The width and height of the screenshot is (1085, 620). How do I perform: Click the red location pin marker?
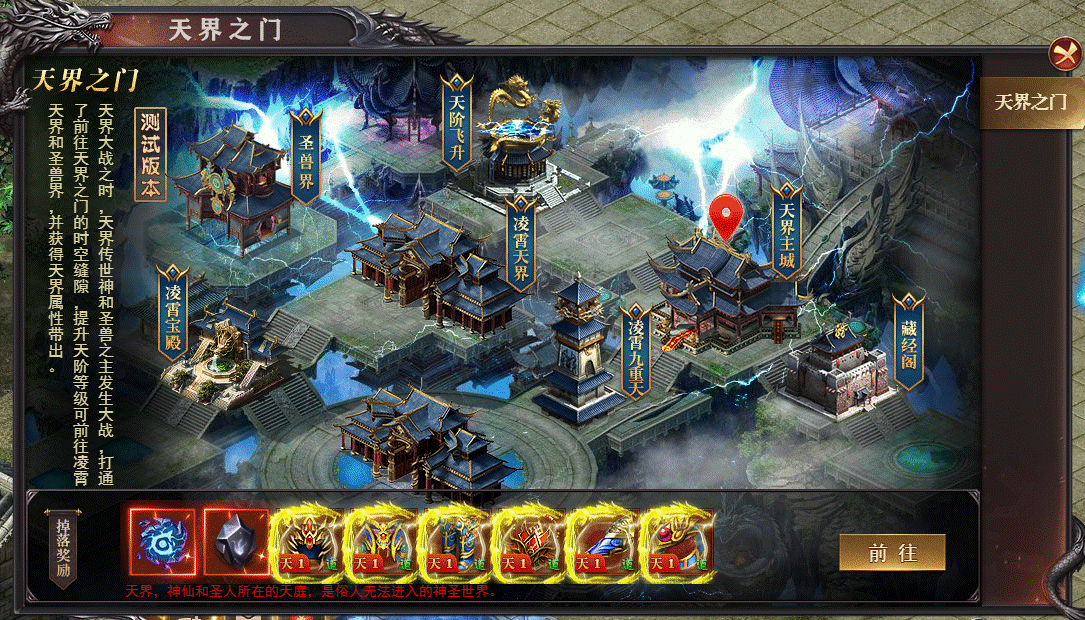pos(727,217)
